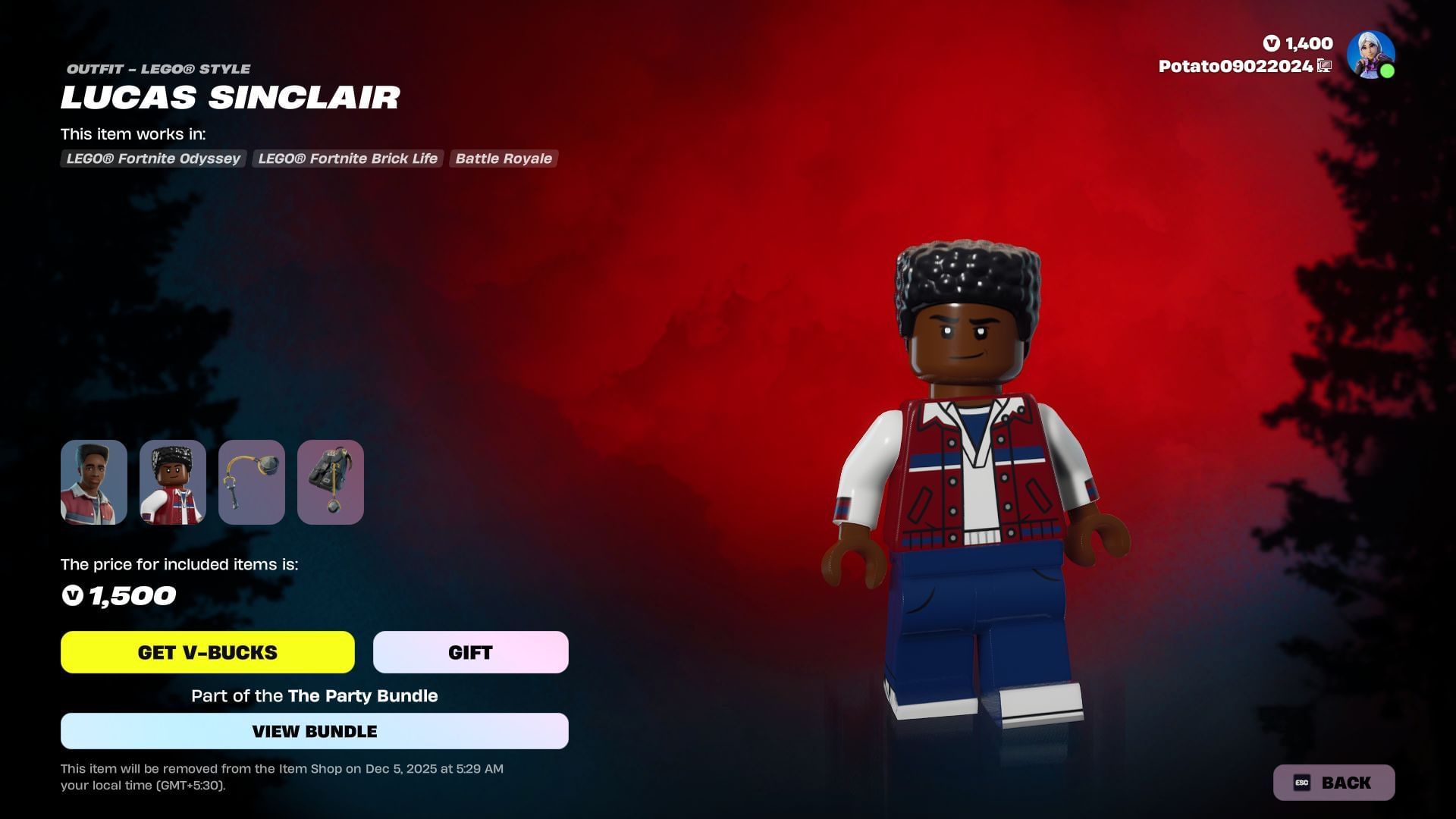This screenshot has height=819, width=1456.
Task: Open the VIEW BUNDLE option
Action: (x=314, y=730)
